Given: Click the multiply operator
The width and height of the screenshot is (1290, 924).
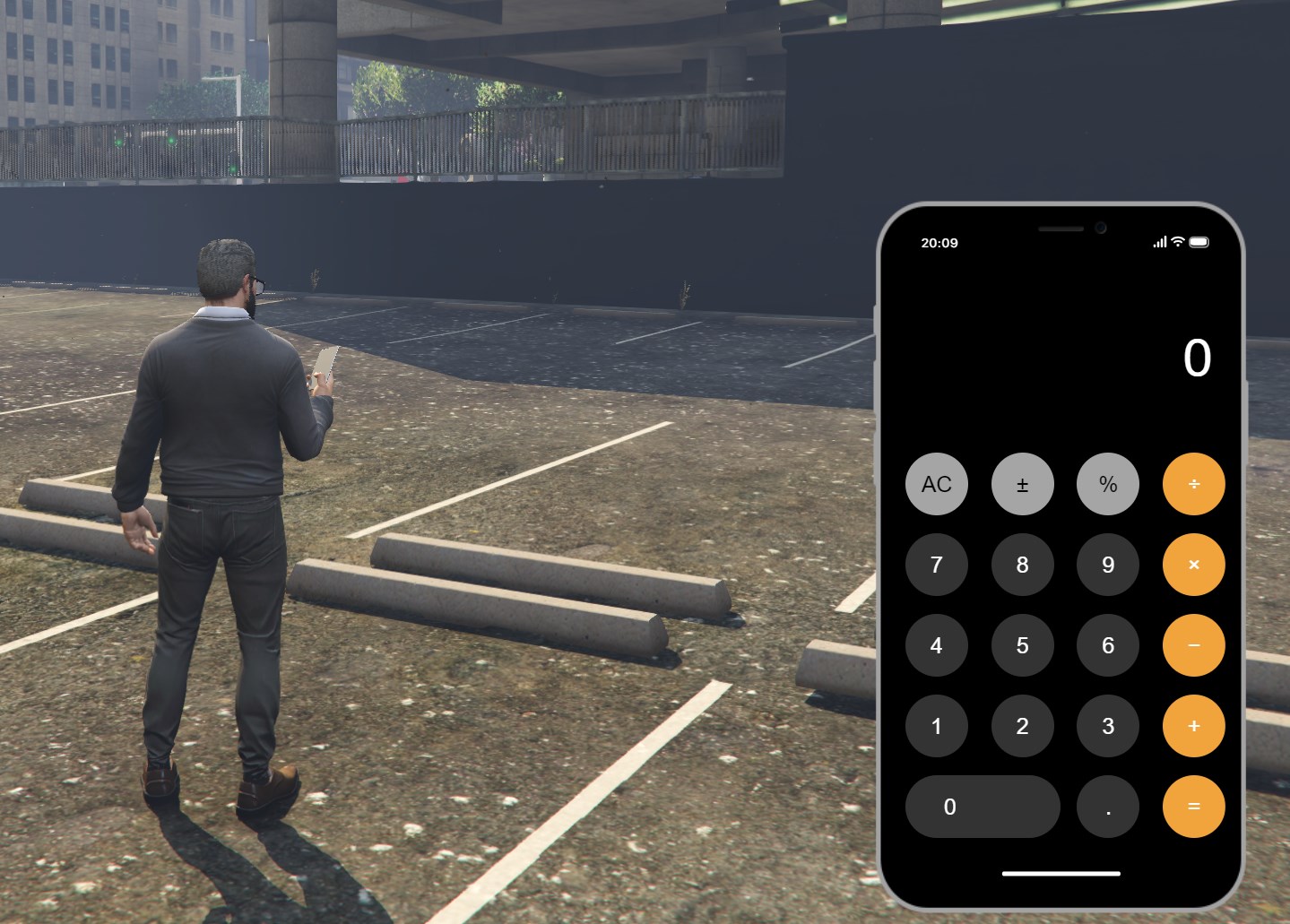Looking at the screenshot, I should click(1193, 565).
